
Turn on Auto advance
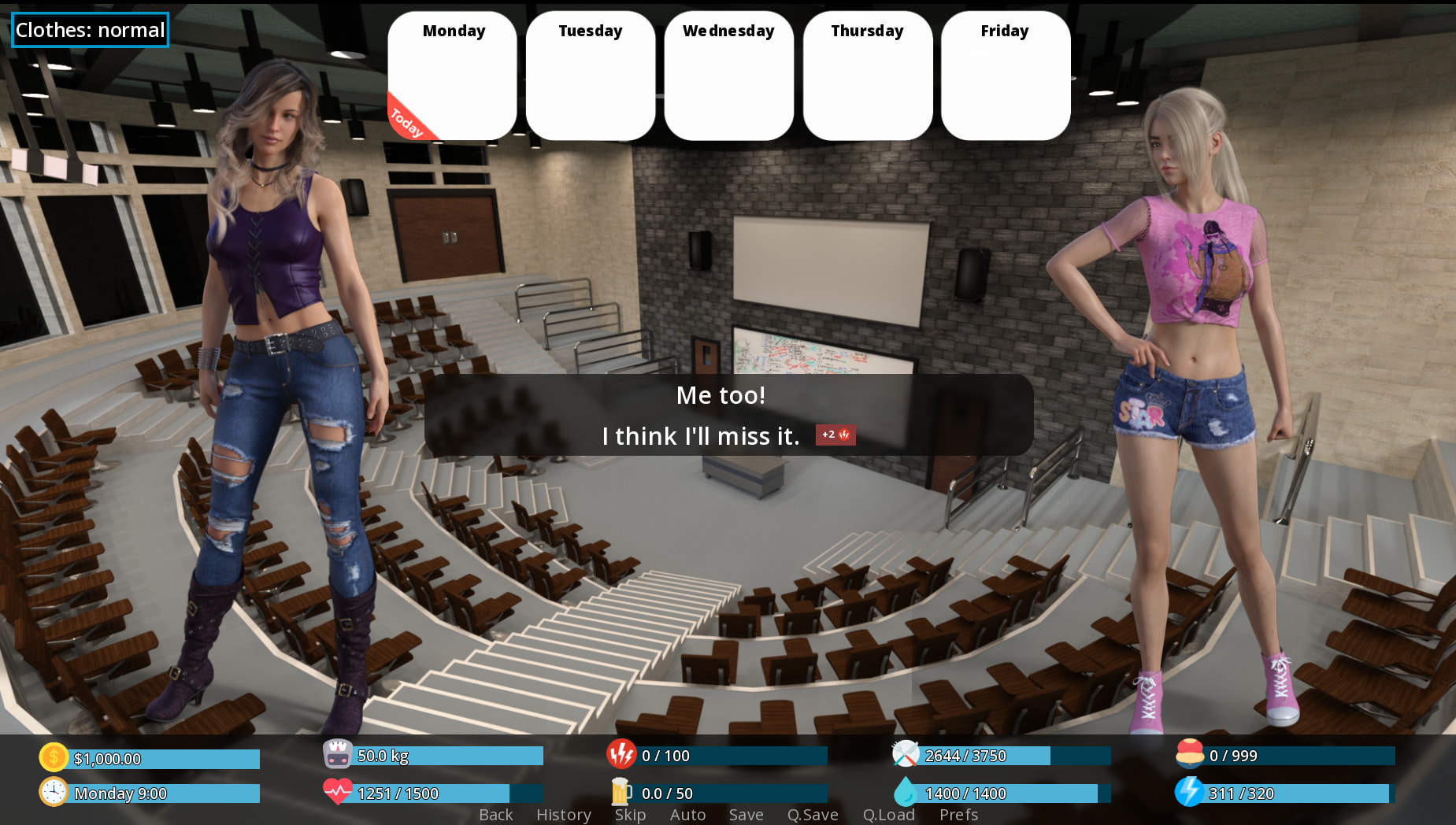click(x=687, y=815)
